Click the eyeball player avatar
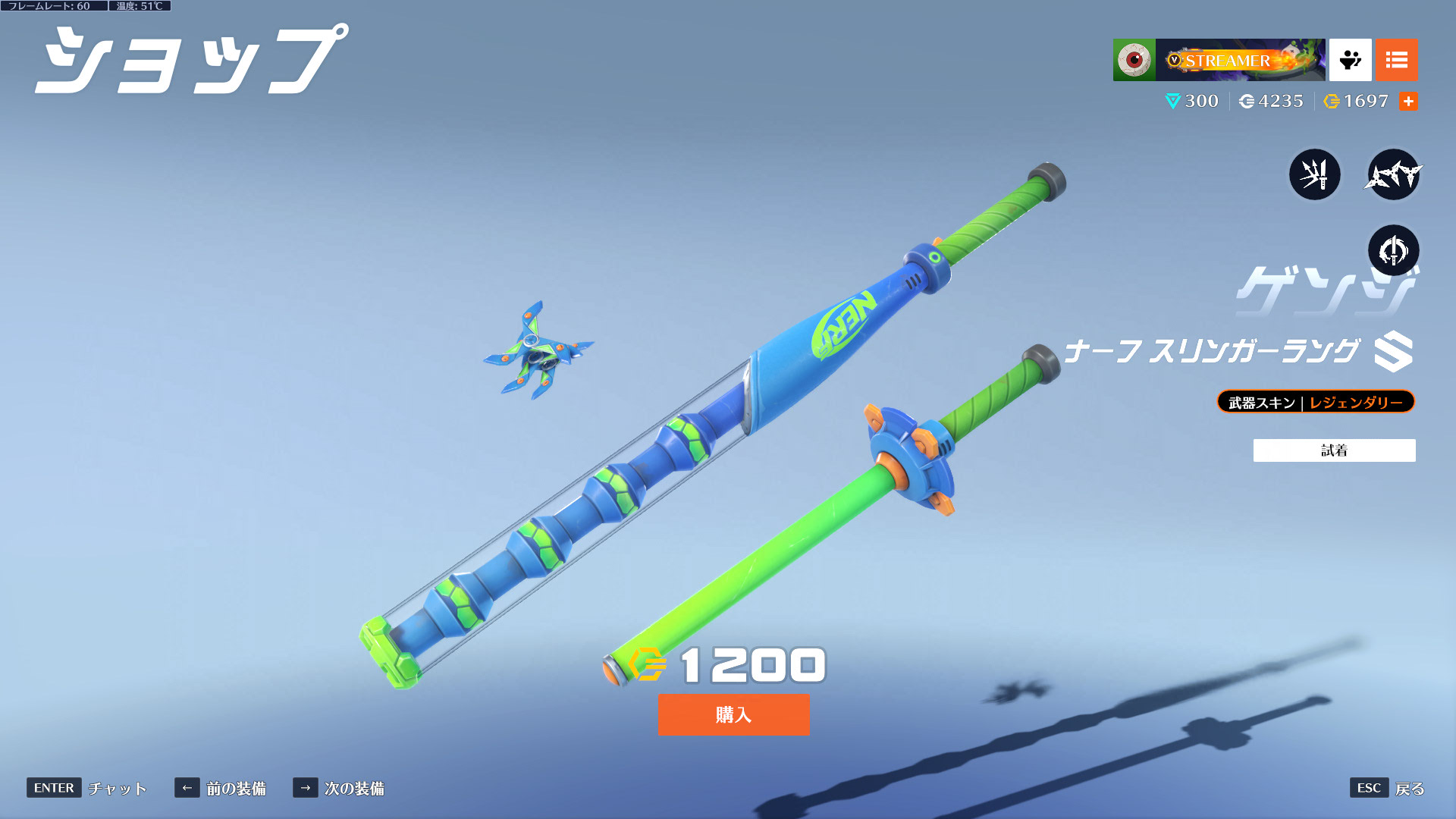1456x819 pixels. coord(1134,60)
